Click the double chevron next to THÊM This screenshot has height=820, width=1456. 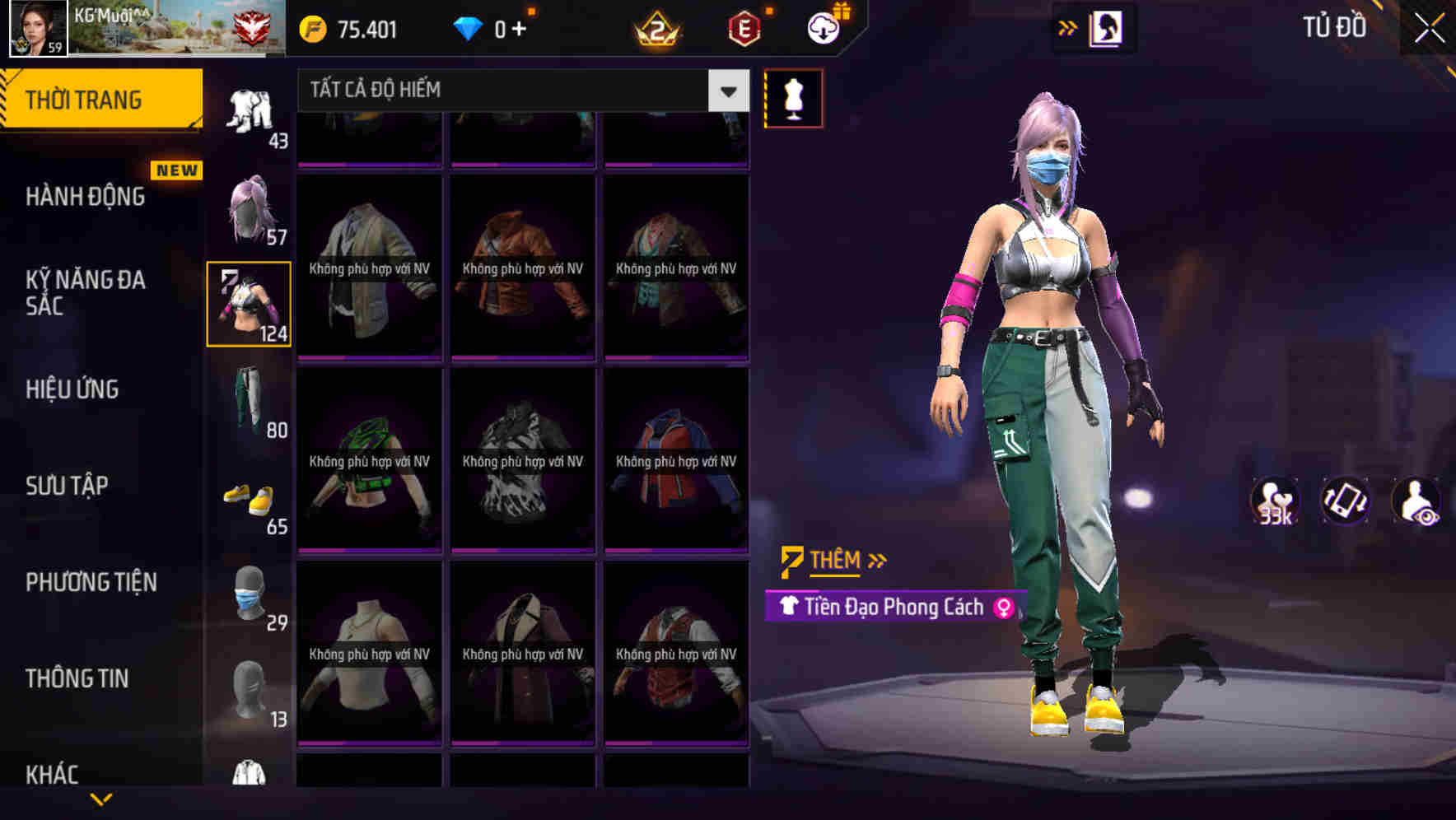pos(878,560)
